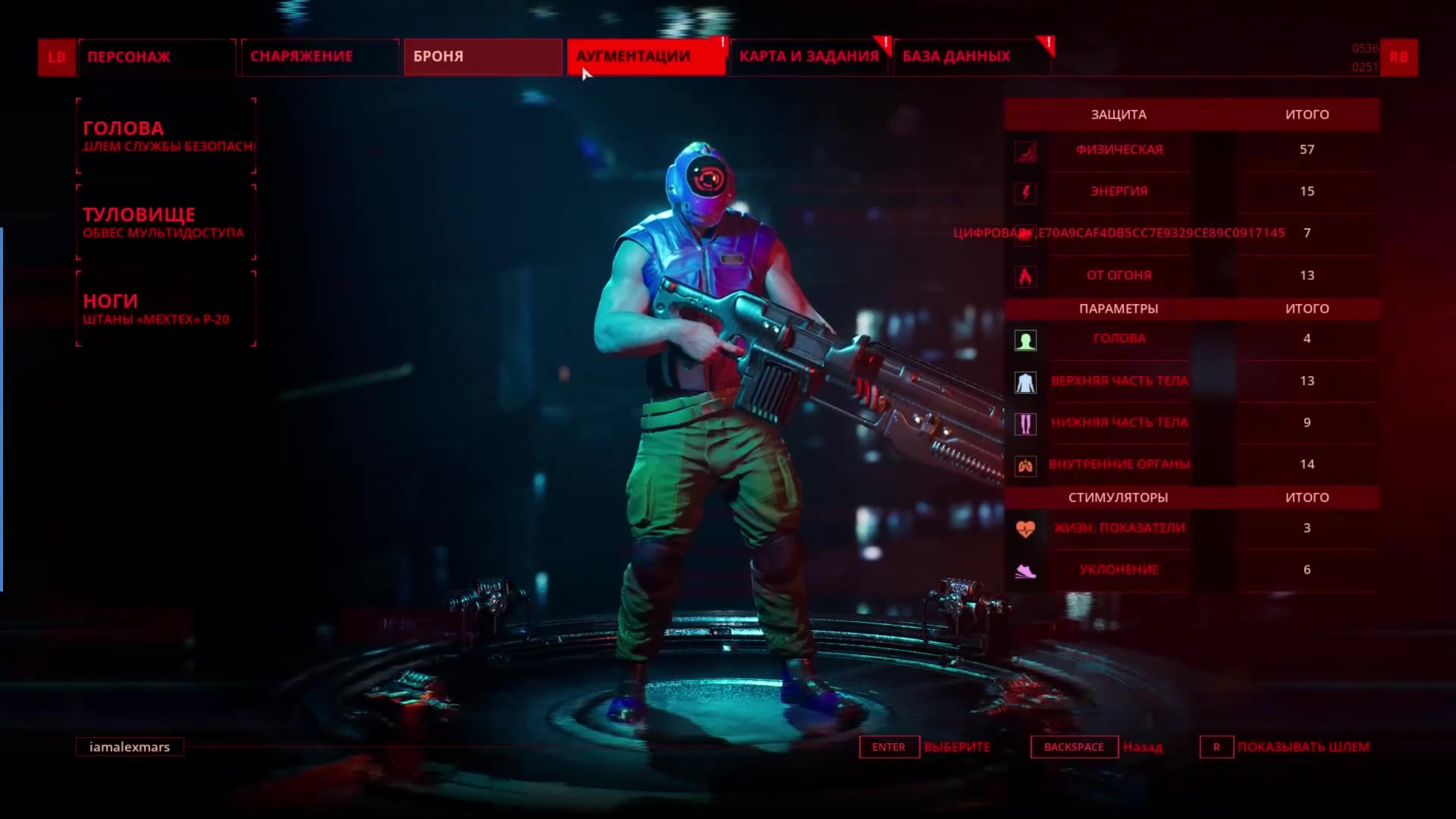Show the БАЗА ДАННЫХ tab

(971, 57)
